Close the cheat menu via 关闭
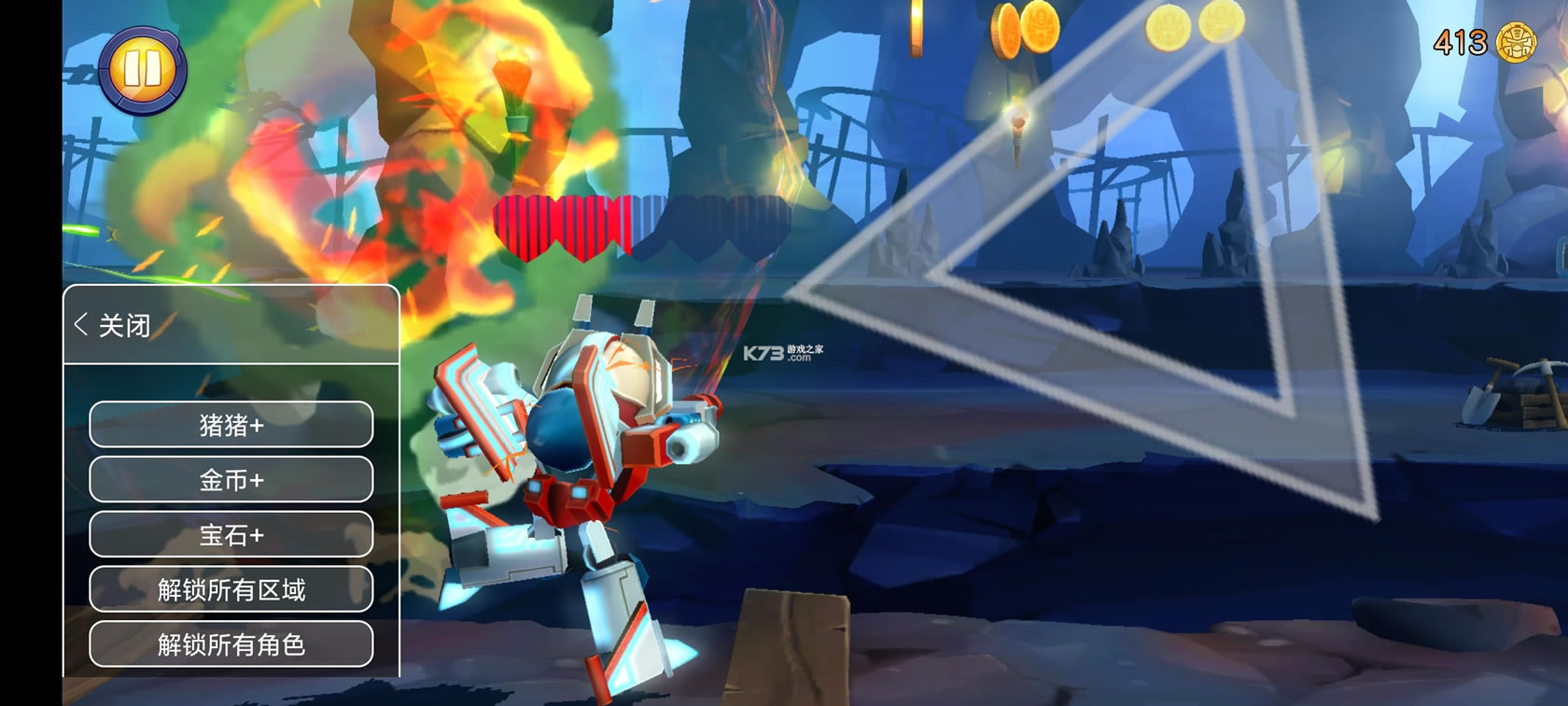Image resolution: width=1568 pixels, height=706 pixels. coord(113,325)
